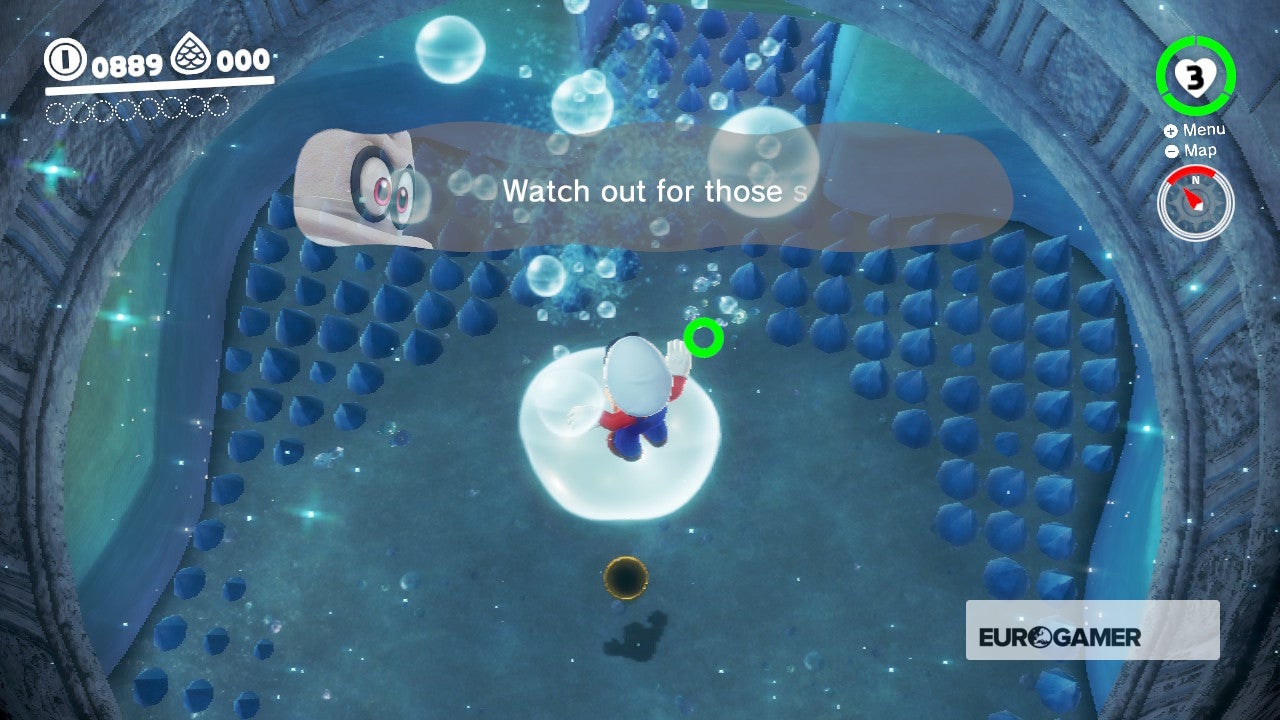This screenshot has height=720, width=1280.
Task: Open the Menu option
Action: pos(1204,129)
